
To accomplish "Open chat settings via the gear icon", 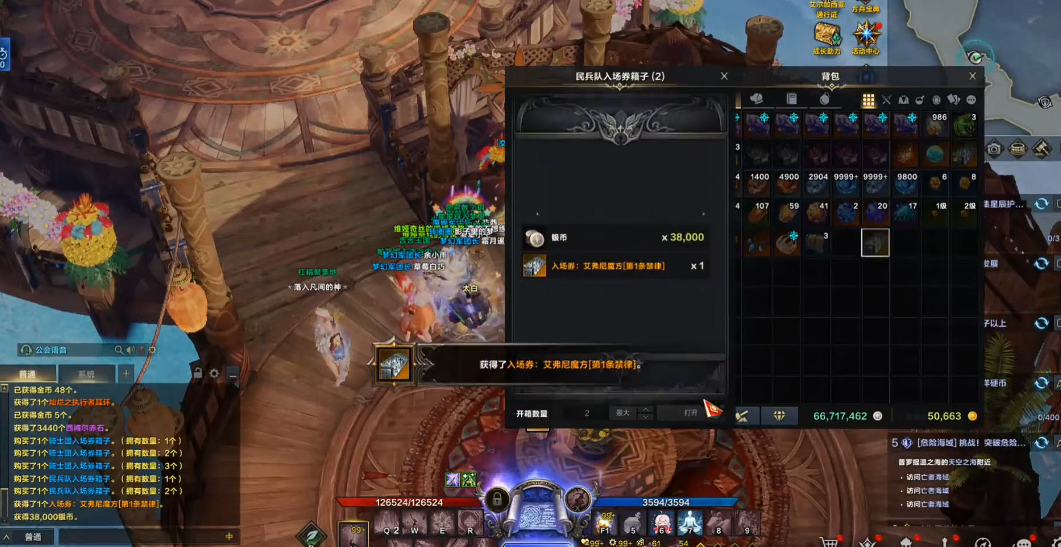I will click(x=214, y=374).
